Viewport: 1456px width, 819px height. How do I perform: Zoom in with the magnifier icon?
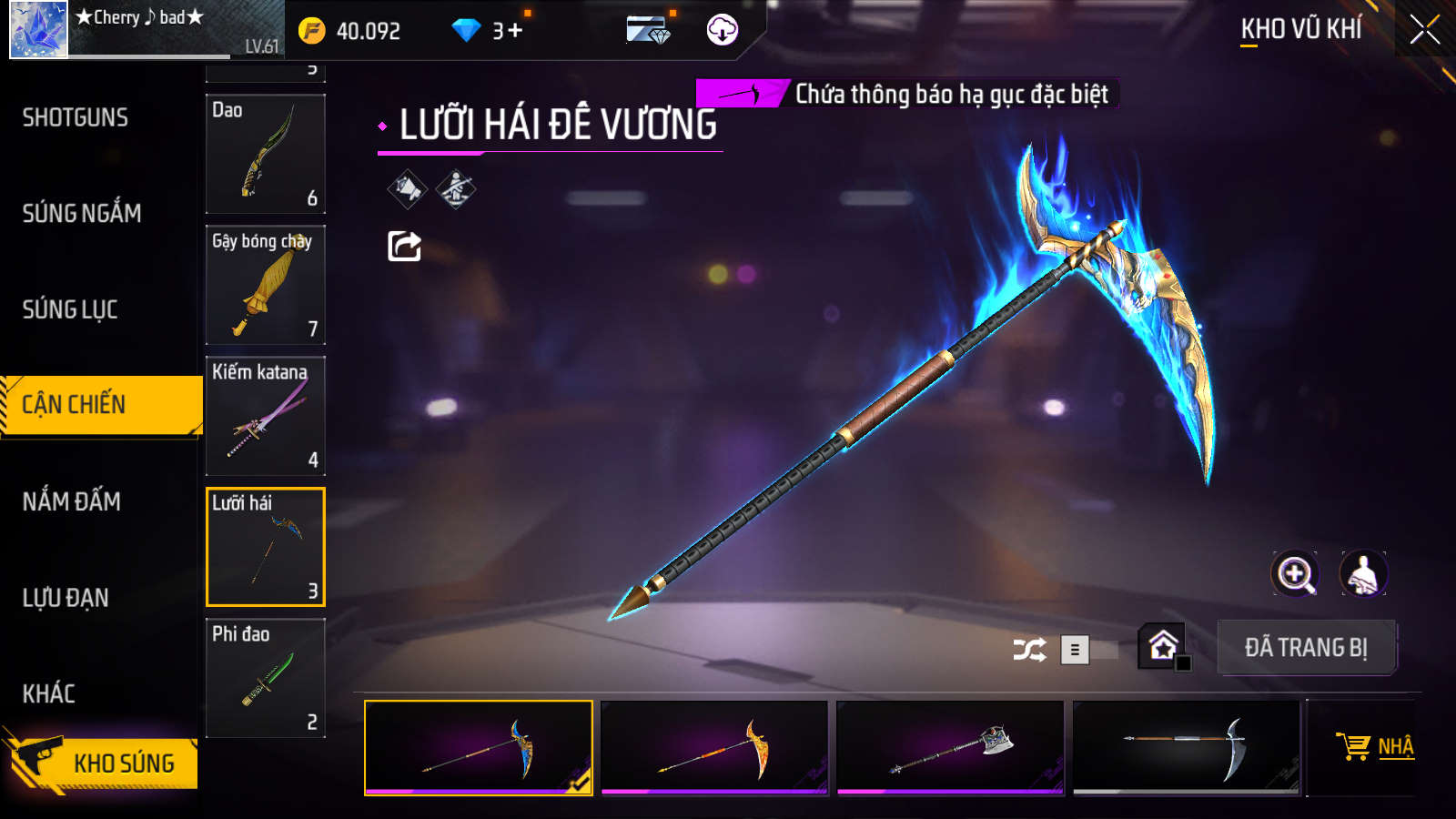1294,574
